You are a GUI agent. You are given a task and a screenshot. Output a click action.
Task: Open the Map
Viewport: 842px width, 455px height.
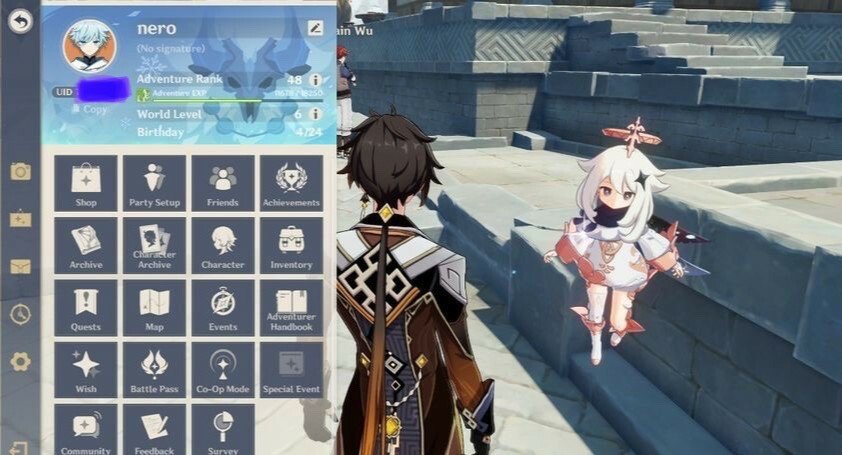154,308
